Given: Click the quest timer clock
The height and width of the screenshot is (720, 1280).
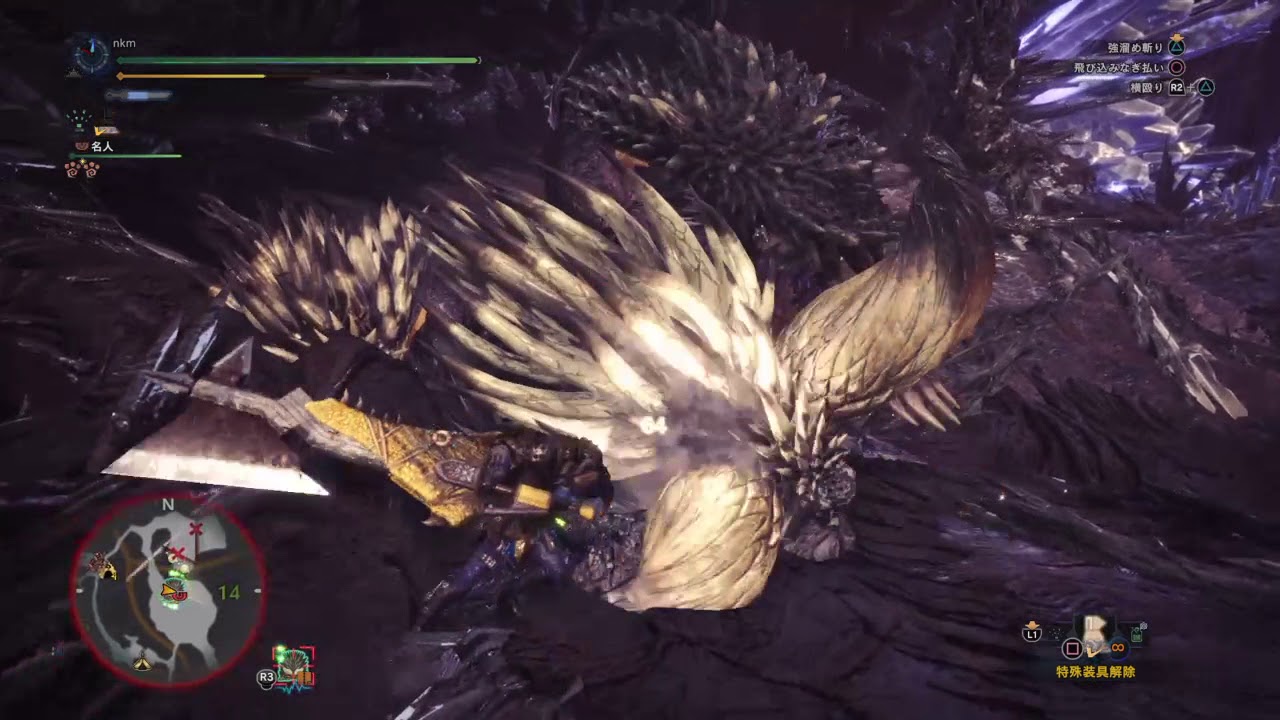Looking at the screenshot, I should coord(91,56).
